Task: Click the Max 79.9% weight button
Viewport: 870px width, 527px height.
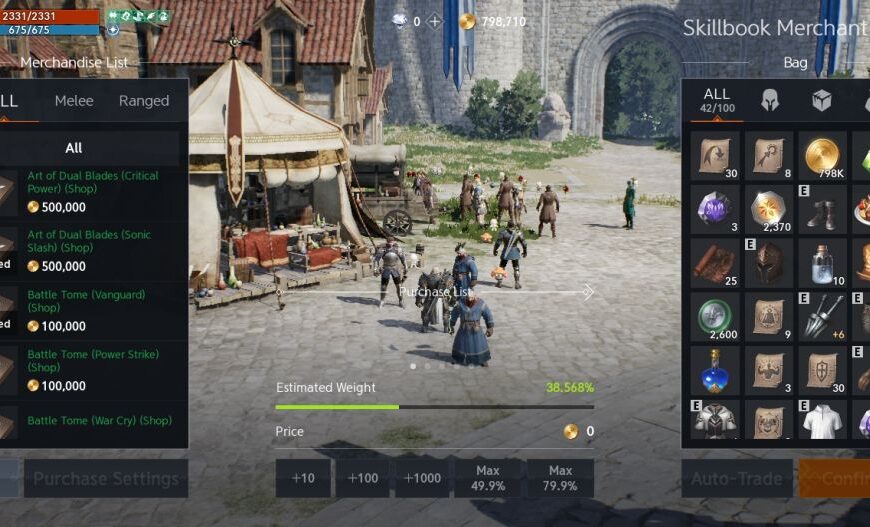Action: [x=560, y=479]
